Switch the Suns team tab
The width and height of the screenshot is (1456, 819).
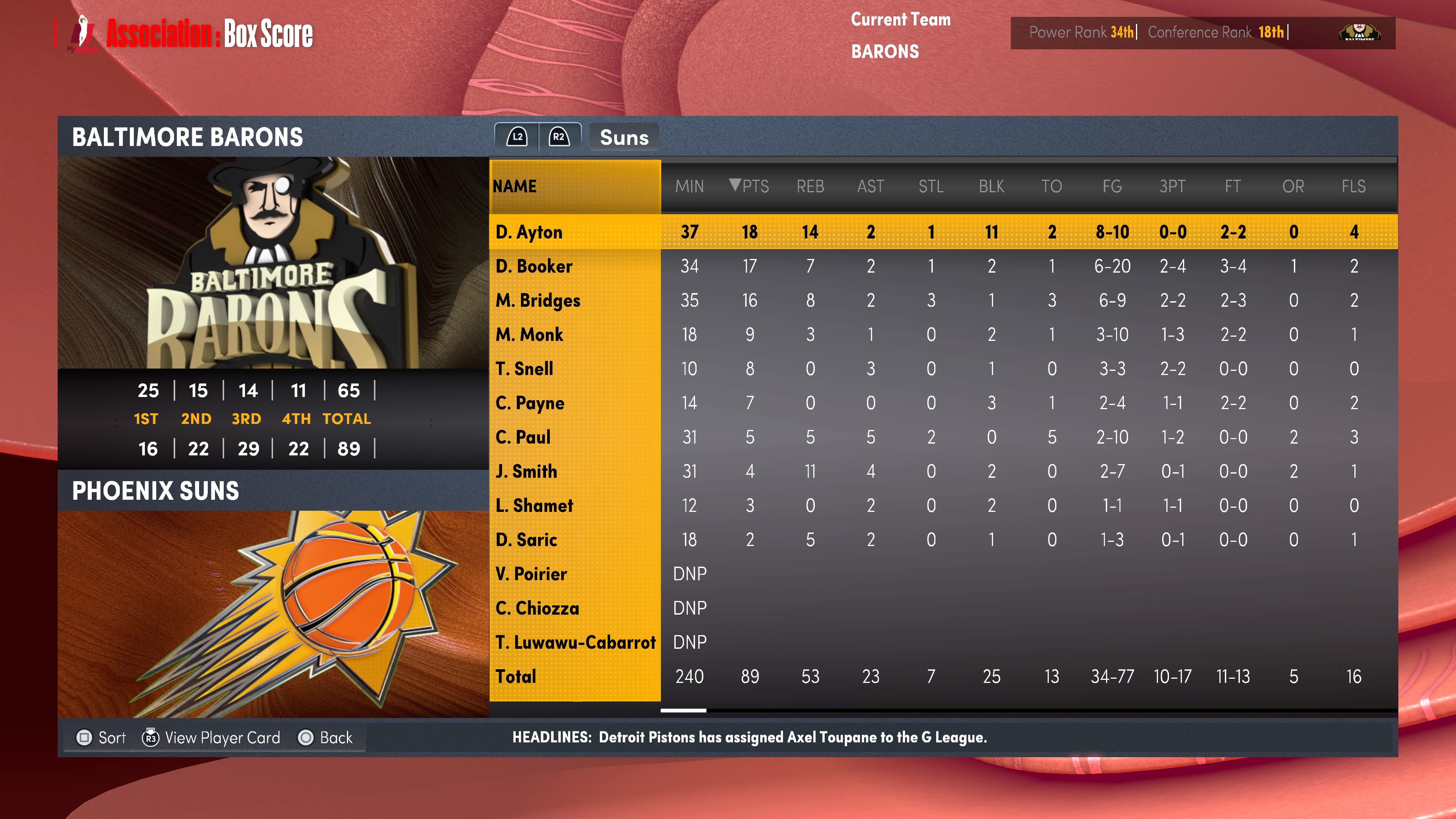coord(624,137)
